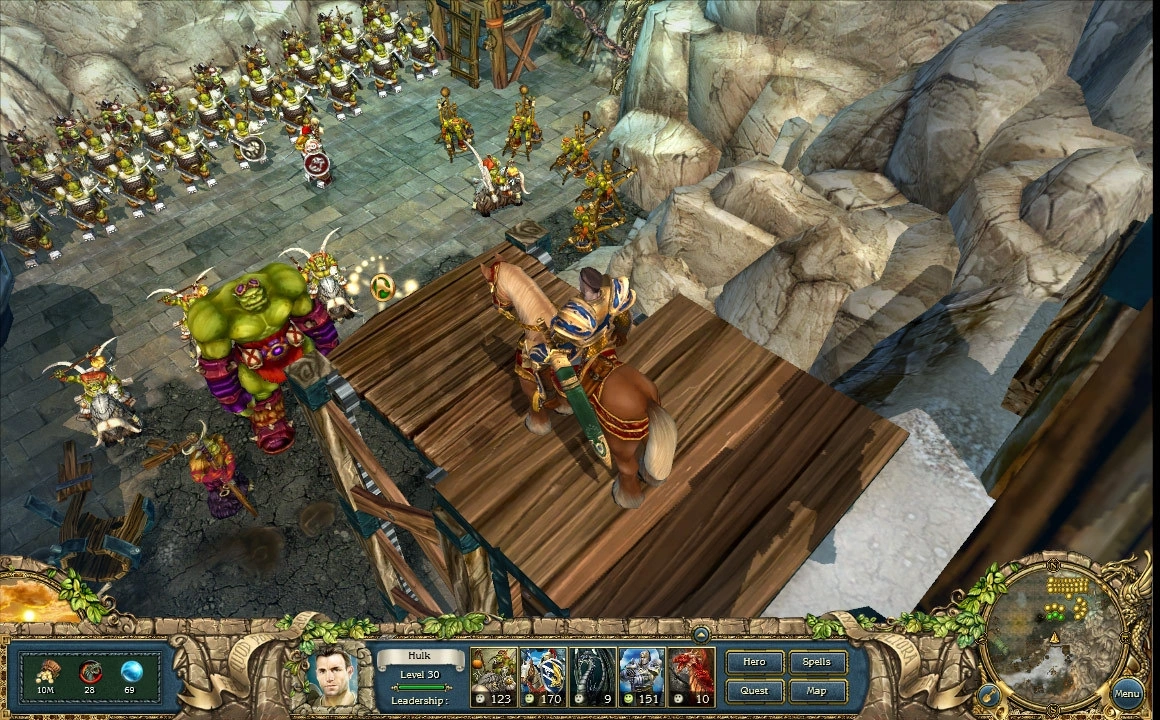The height and width of the screenshot is (720, 1160).
Task: Click the gold coins resource icon
Action: (x=46, y=670)
